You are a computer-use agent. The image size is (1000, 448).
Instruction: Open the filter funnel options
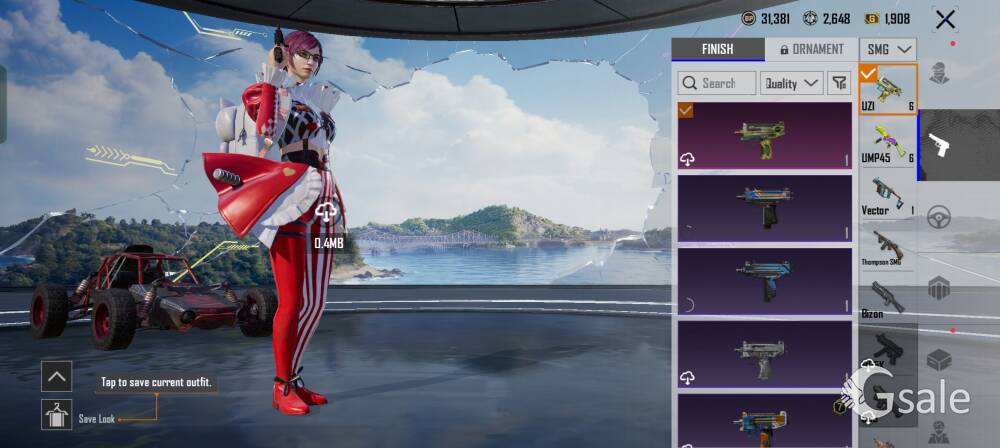[x=840, y=83]
